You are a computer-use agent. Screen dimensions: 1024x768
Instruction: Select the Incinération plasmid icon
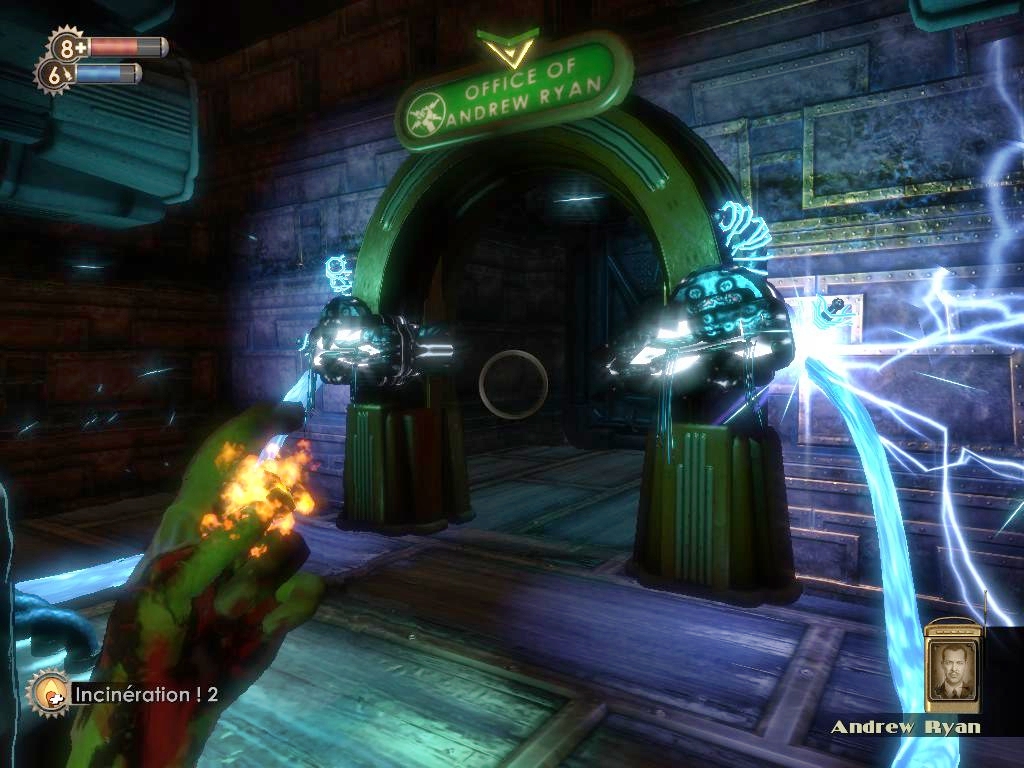point(46,691)
